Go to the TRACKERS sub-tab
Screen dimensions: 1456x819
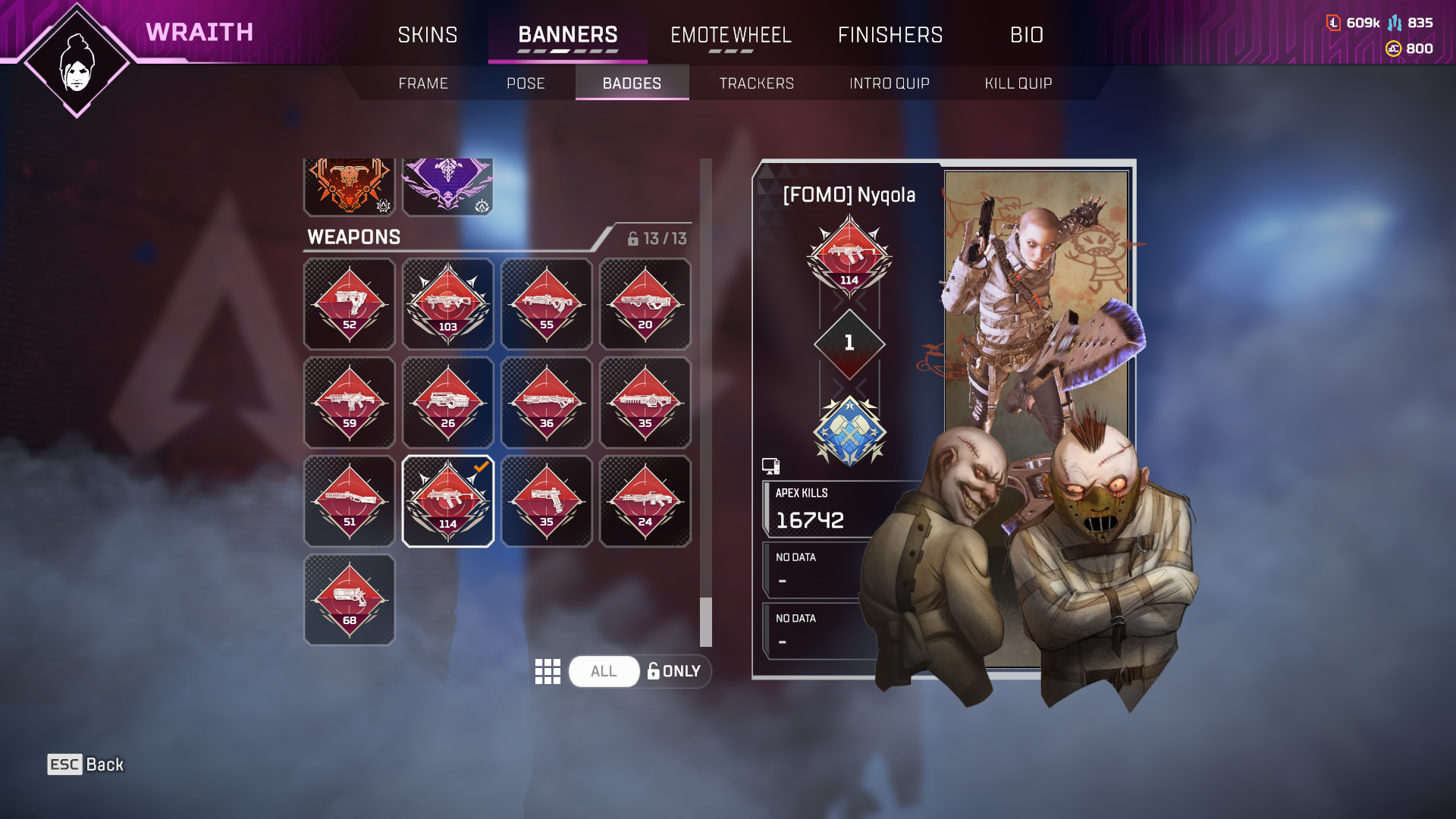click(x=756, y=83)
